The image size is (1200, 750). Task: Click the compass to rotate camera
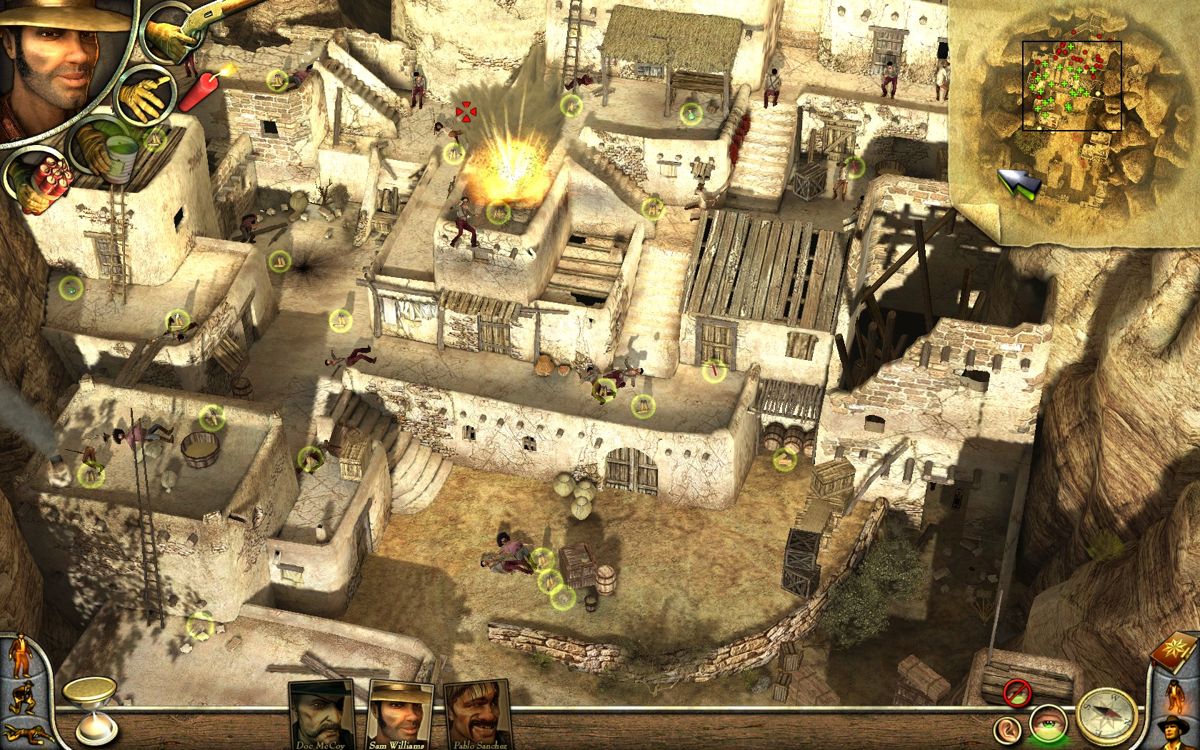pos(1107,716)
